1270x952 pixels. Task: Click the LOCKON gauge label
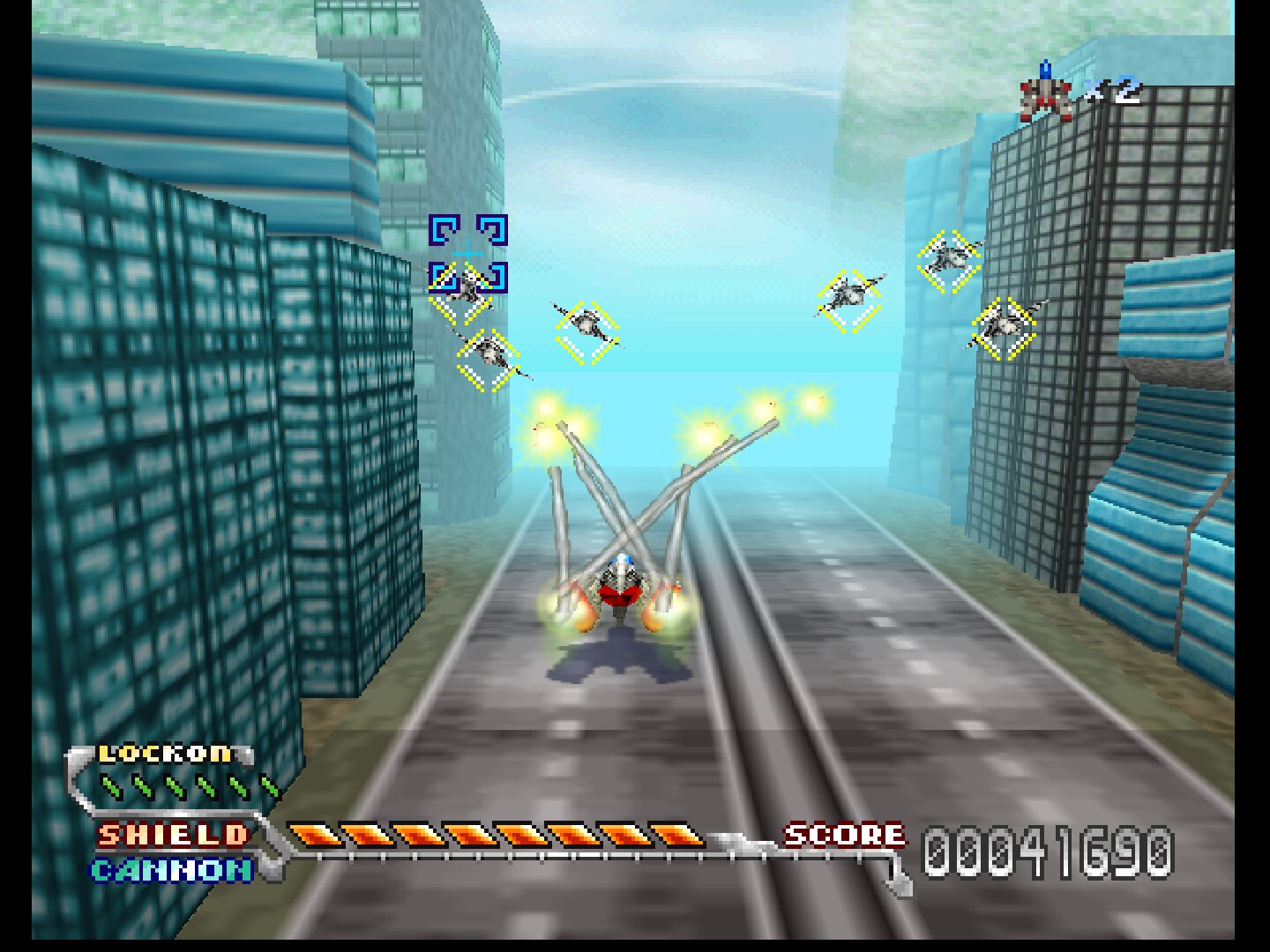165,754
